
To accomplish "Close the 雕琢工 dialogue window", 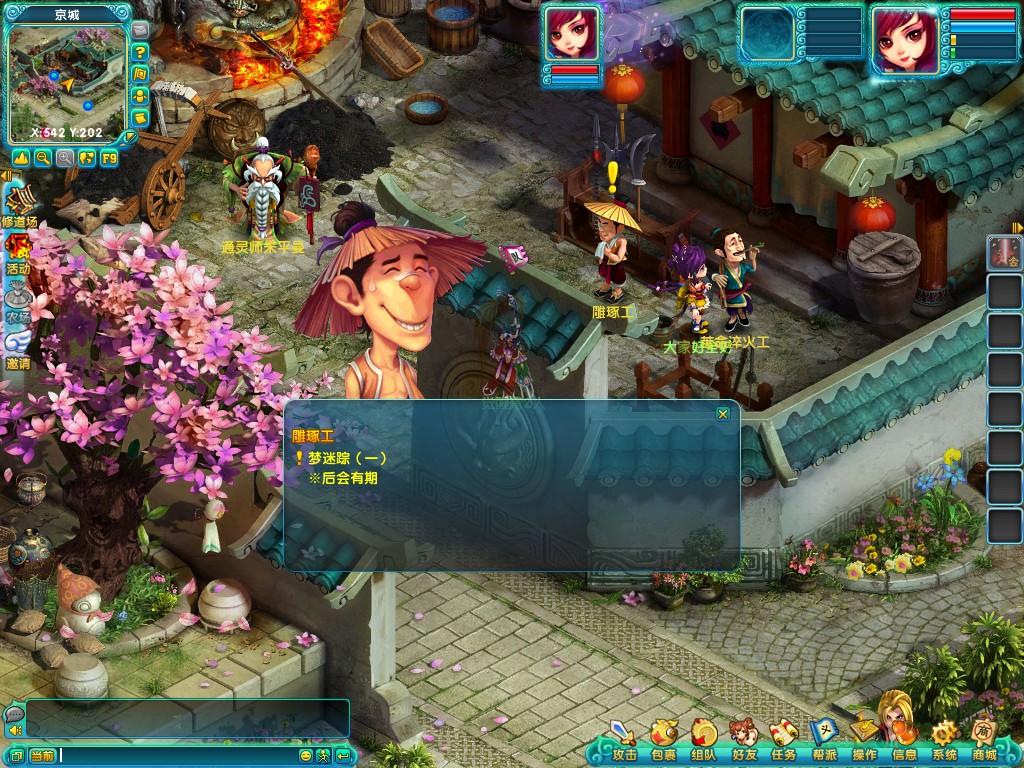I will (x=723, y=413).
